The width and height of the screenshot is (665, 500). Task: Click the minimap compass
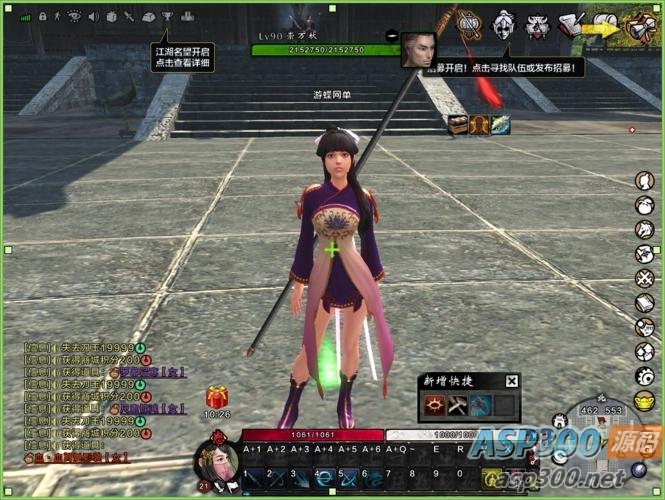pos(602,441)
